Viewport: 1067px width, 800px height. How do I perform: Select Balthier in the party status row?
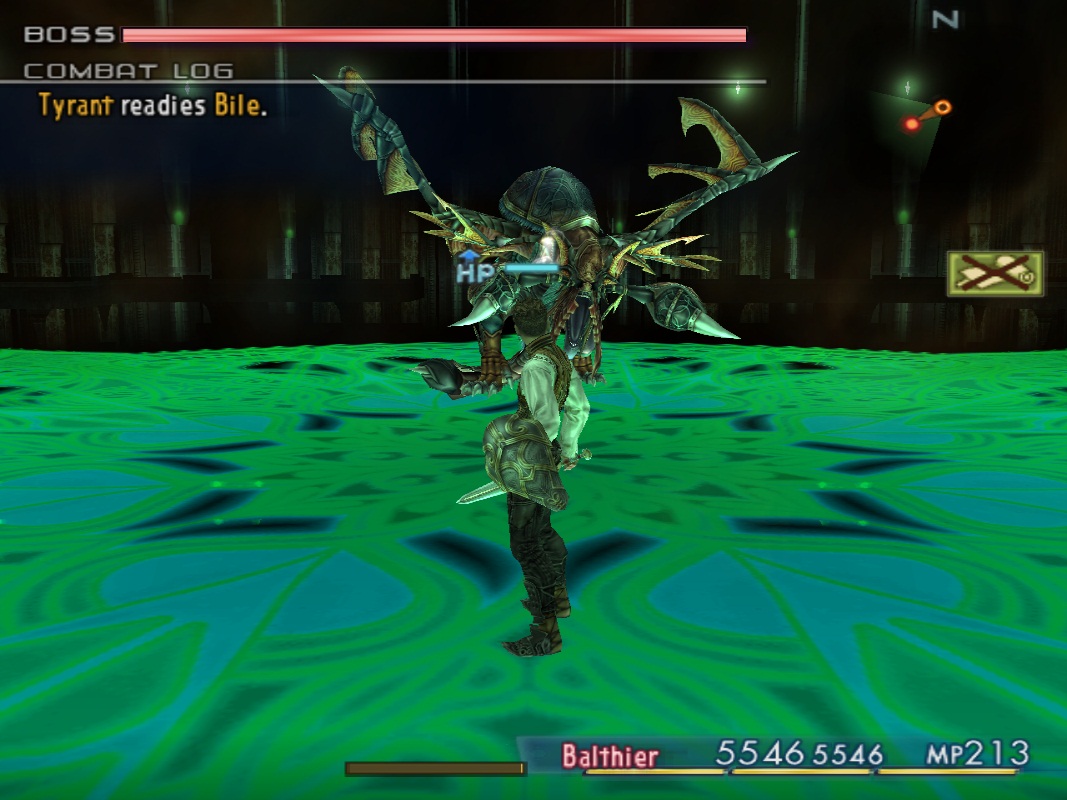(x=610, y=755)
